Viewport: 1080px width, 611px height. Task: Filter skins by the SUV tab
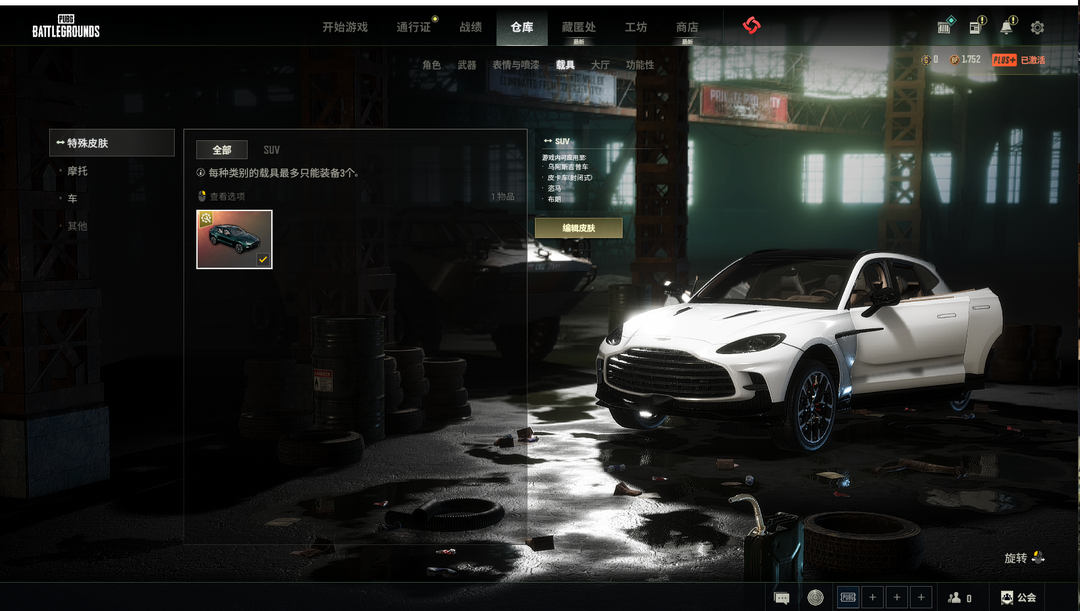pyautogui.click(x=272, y=150)
